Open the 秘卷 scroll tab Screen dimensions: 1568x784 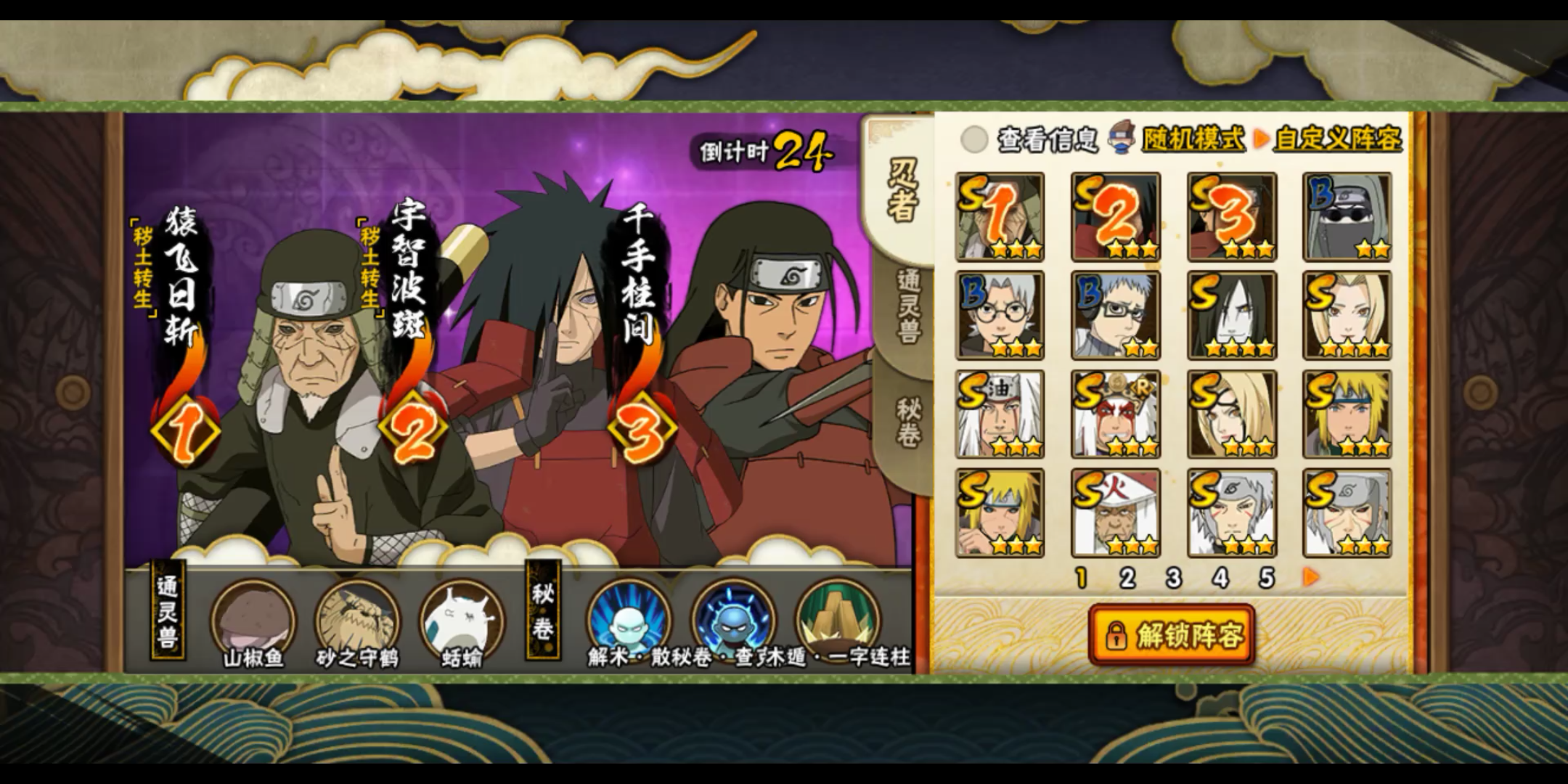click(907, 422)
